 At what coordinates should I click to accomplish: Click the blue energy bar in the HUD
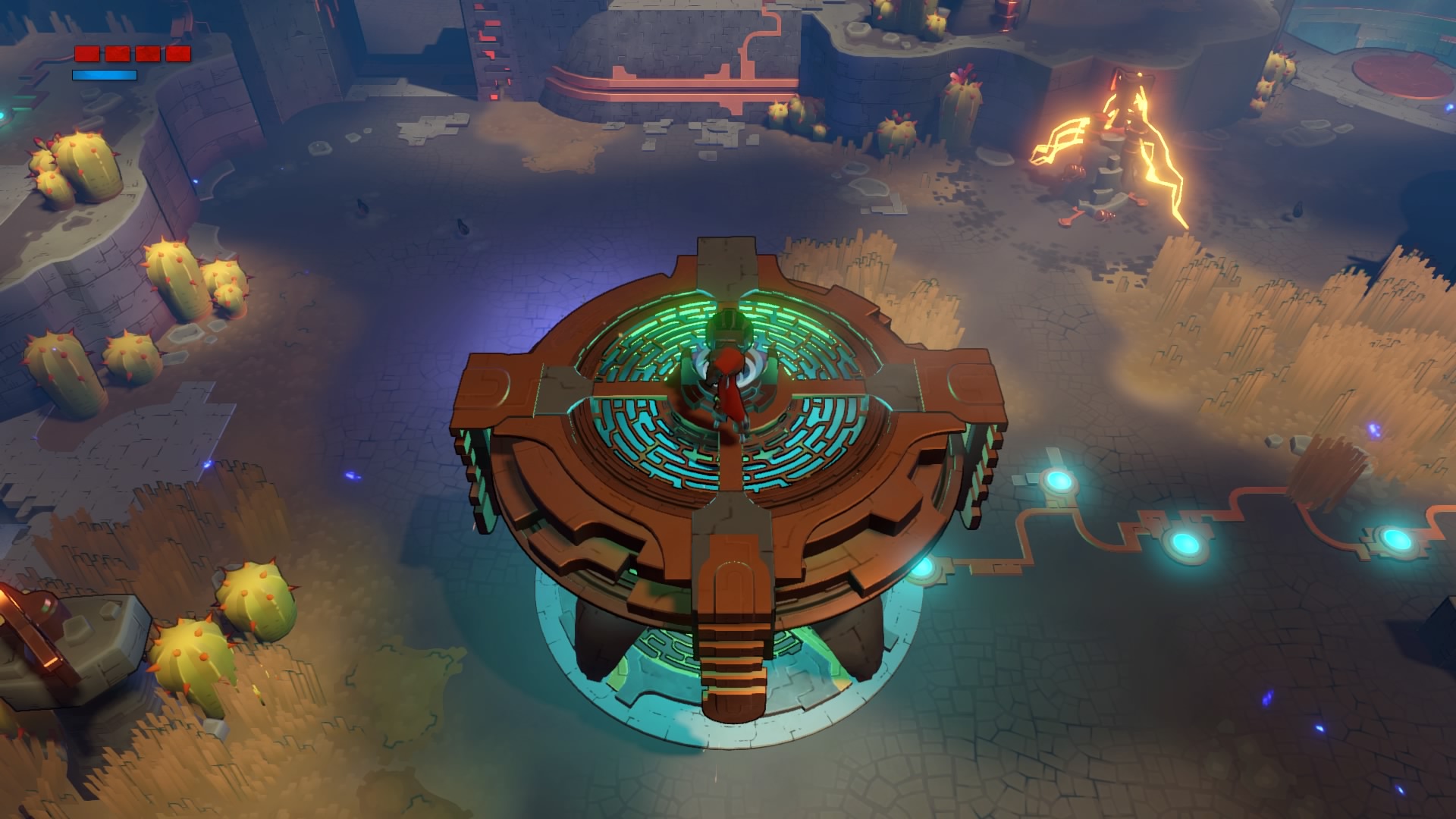(x=105, y=75)
